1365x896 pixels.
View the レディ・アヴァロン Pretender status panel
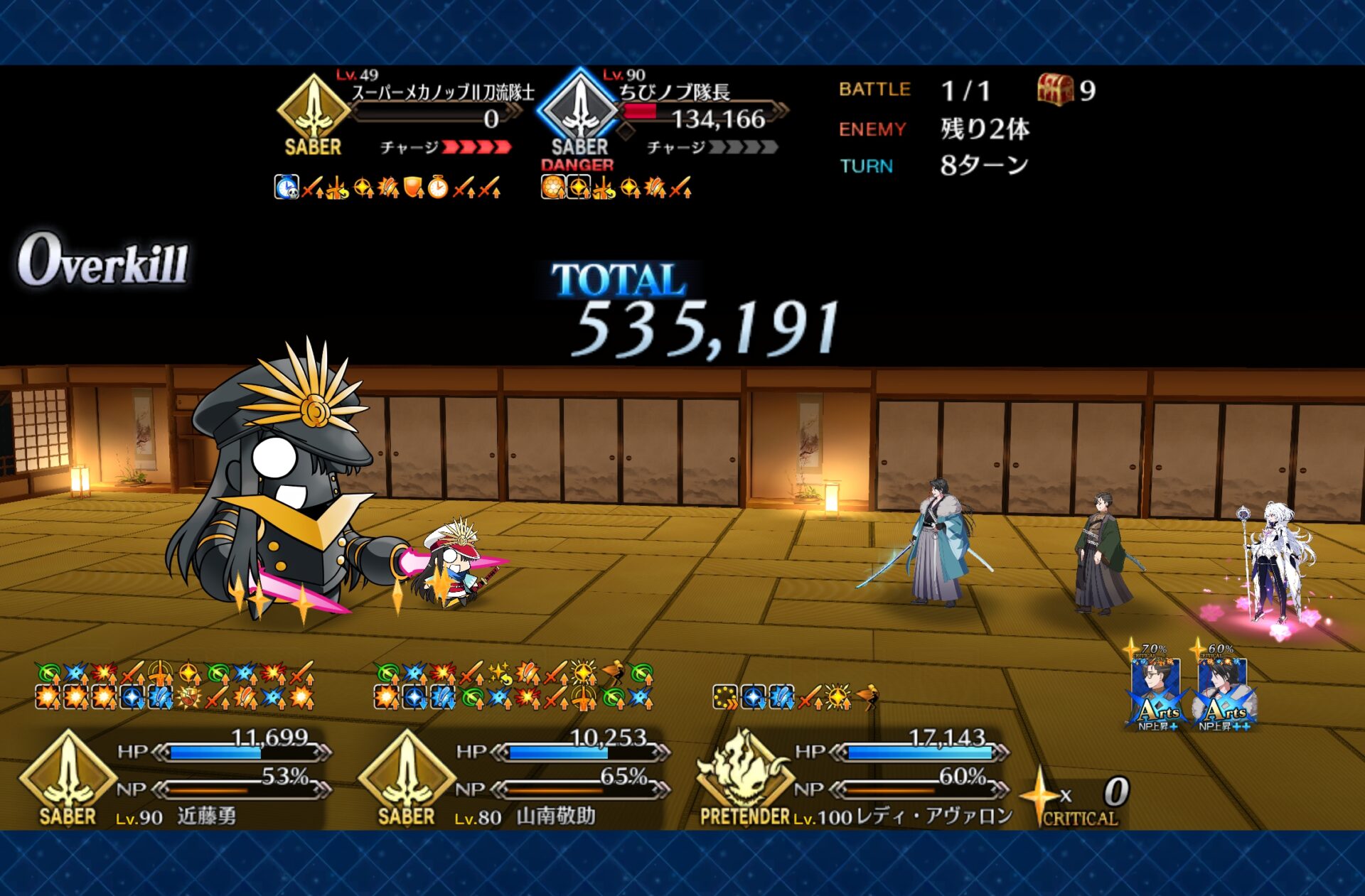tap(853, 778)
